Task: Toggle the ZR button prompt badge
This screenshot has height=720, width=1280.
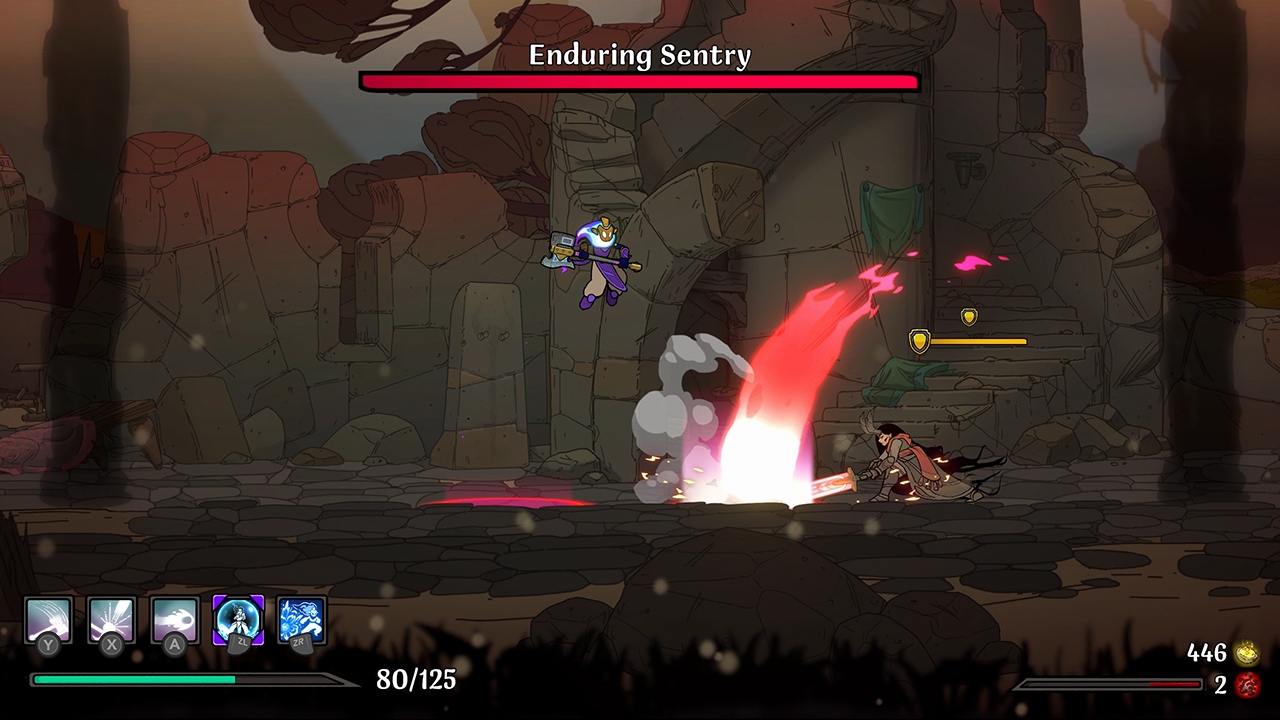Action: (x=301, y=645)
